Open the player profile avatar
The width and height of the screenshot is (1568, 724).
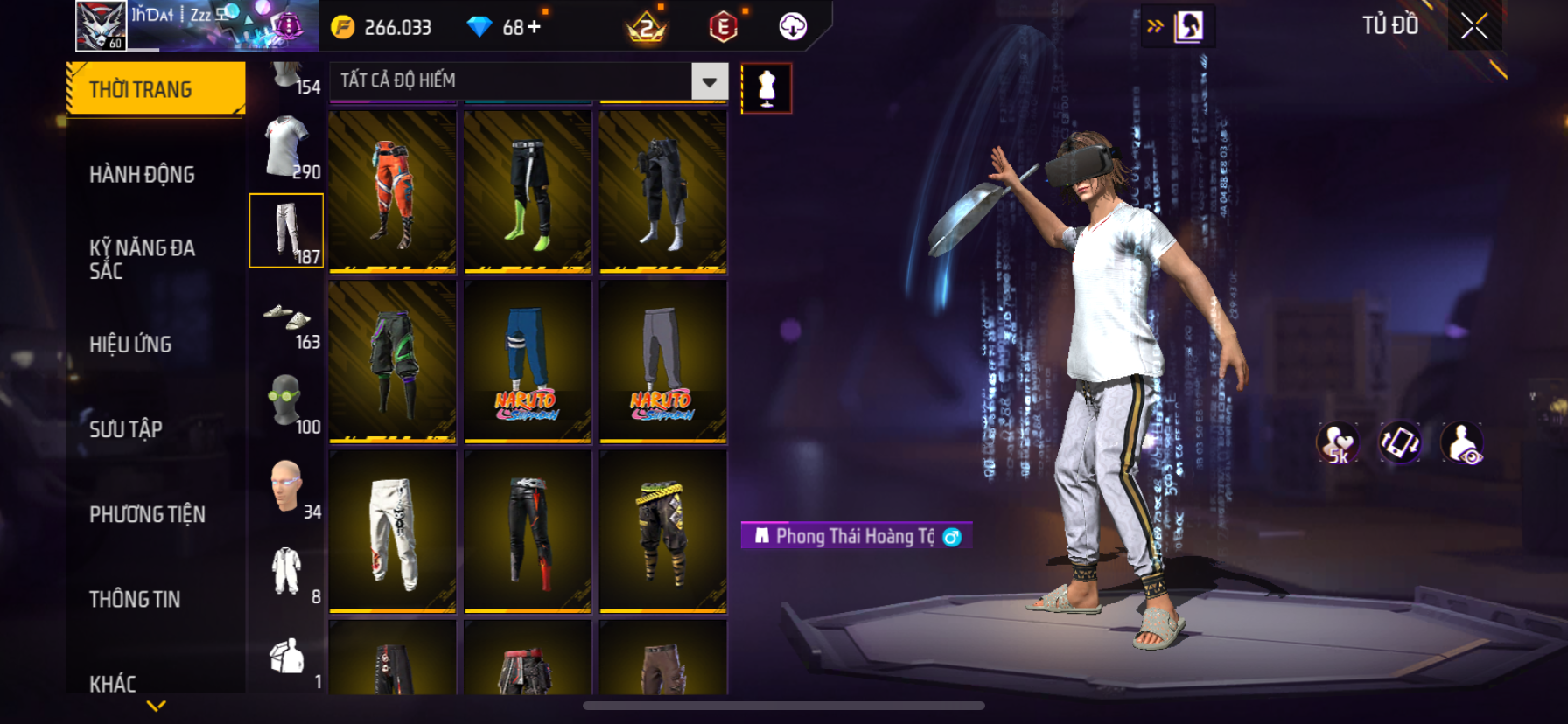101,24
